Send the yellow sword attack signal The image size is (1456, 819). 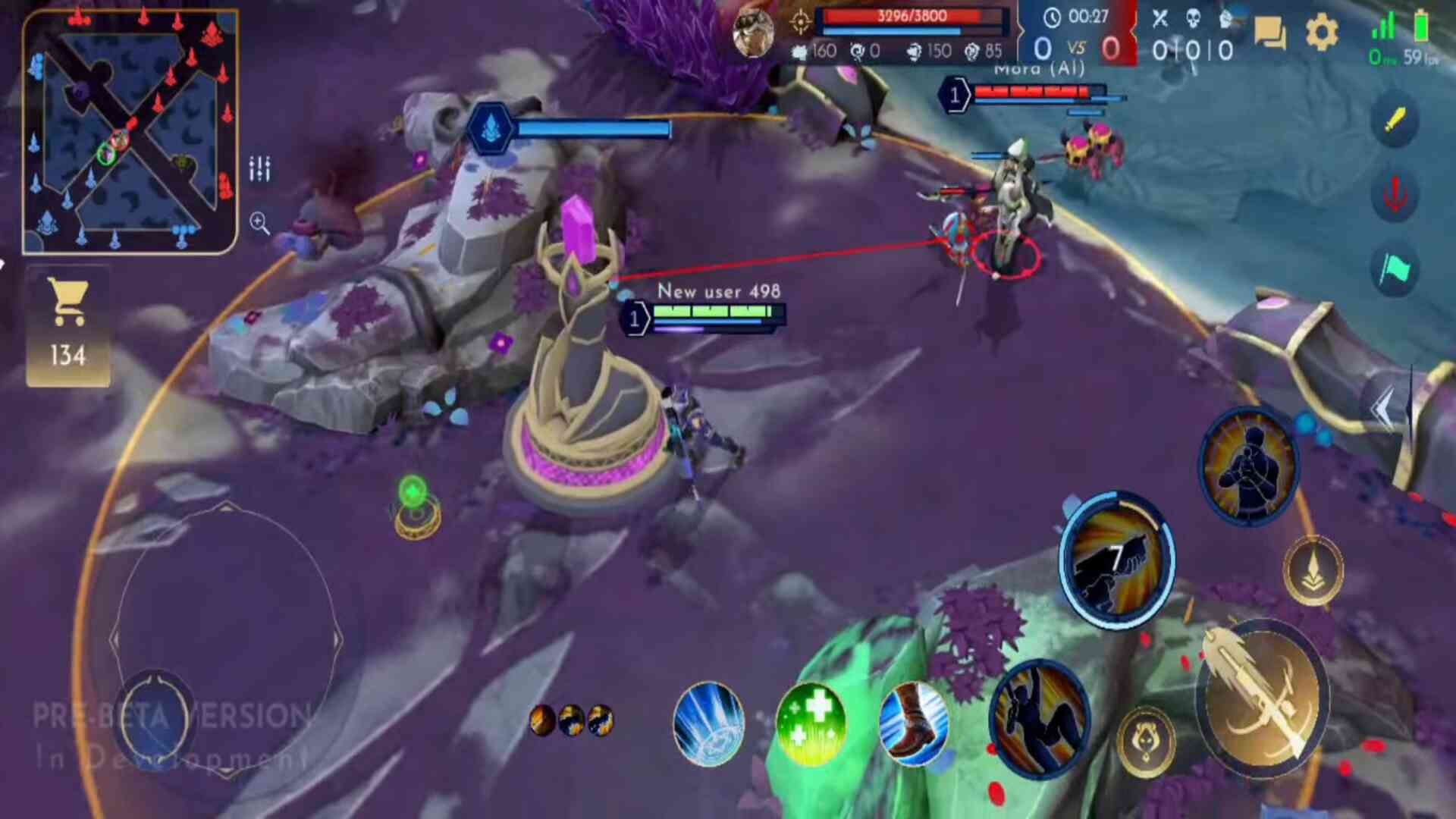pos(1395,120)
